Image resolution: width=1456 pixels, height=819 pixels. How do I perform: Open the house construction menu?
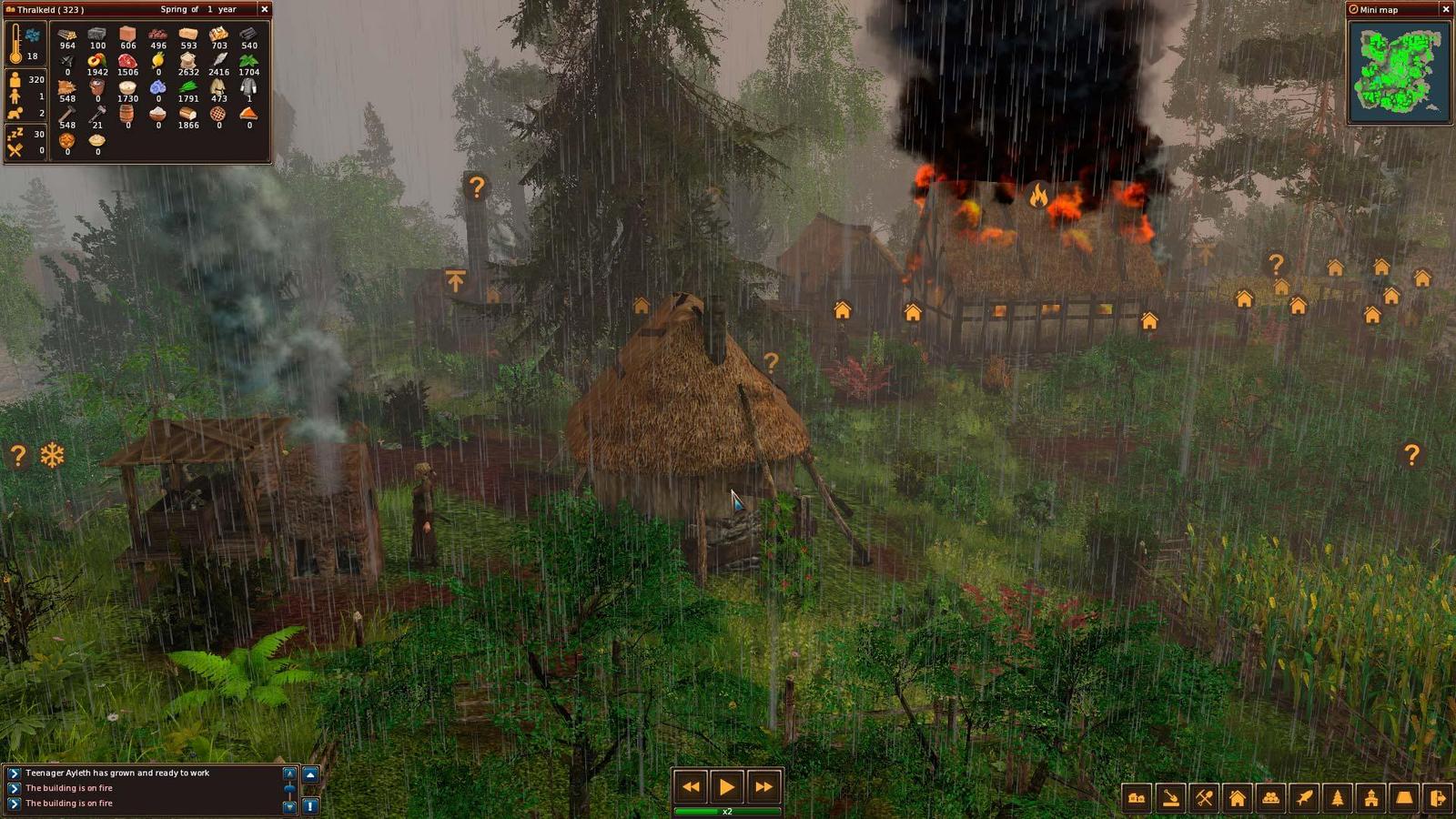pos(1238,798)
